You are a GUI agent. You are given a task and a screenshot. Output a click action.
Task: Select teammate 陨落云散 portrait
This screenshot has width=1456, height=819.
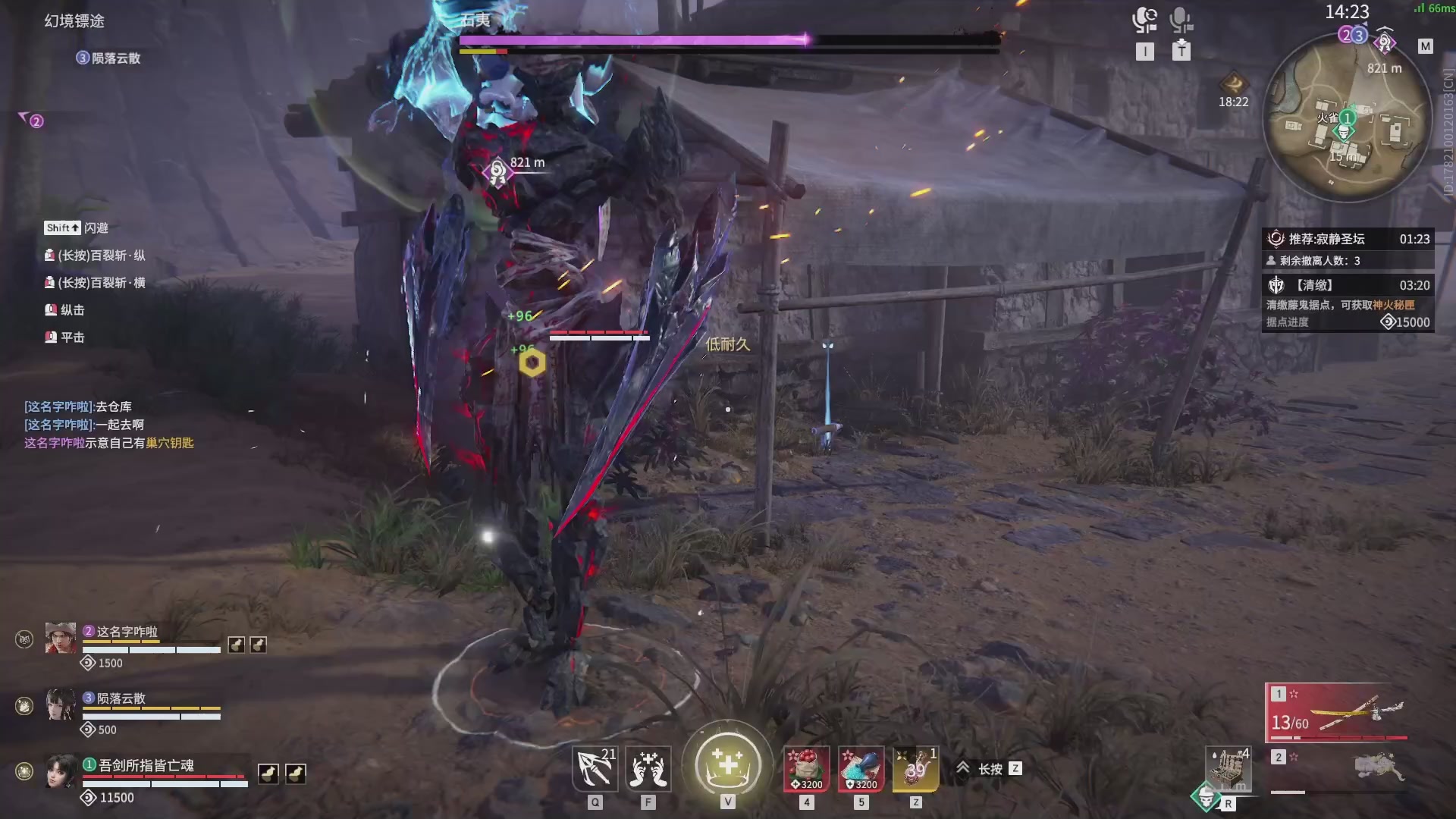click(x=61, y=705)
